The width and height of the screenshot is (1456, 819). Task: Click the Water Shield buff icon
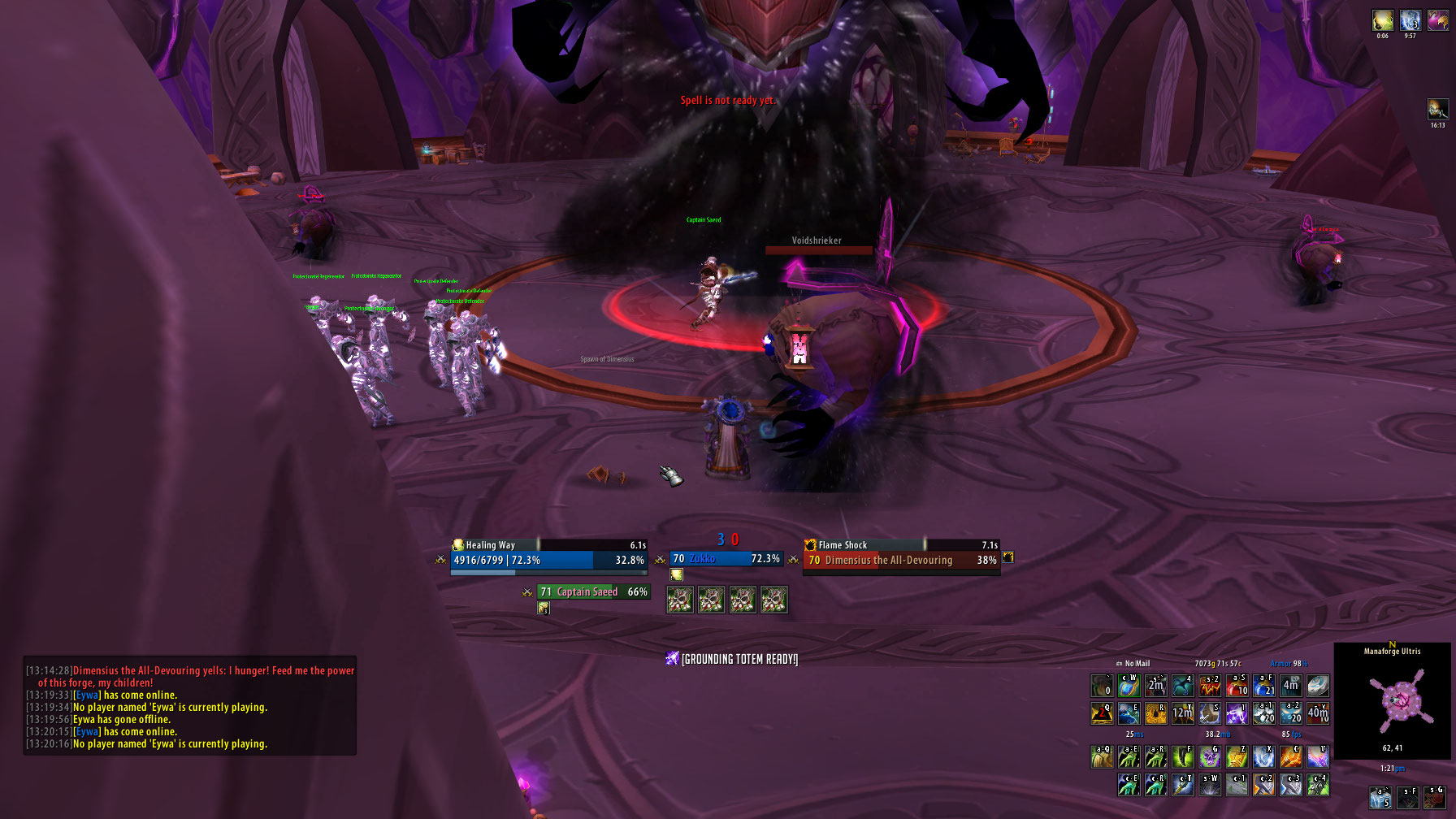pyautogui.click(x=1410, y=20)
